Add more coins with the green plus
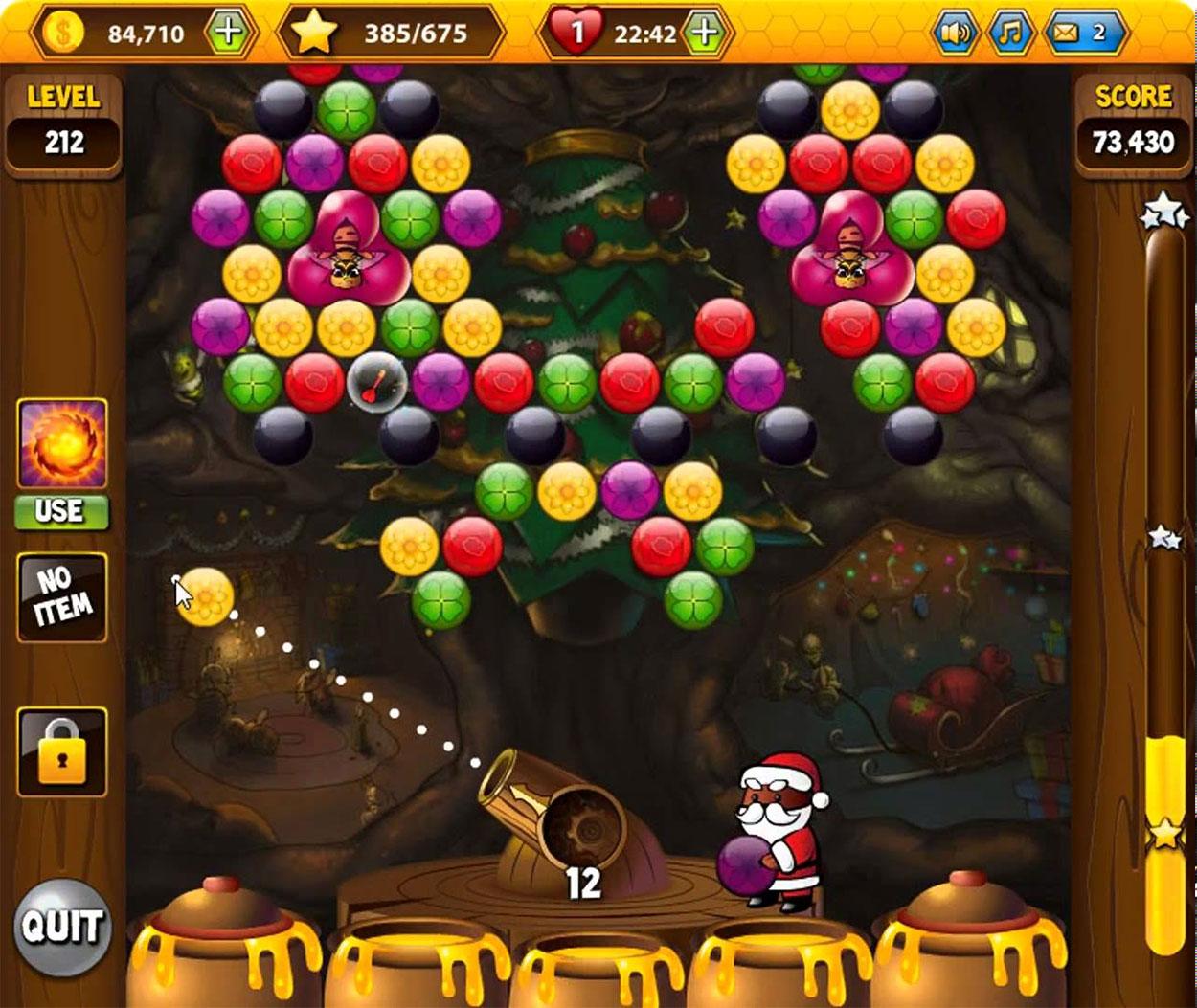Viewport: 1197px width, 1008px height. tap(228, 34)
